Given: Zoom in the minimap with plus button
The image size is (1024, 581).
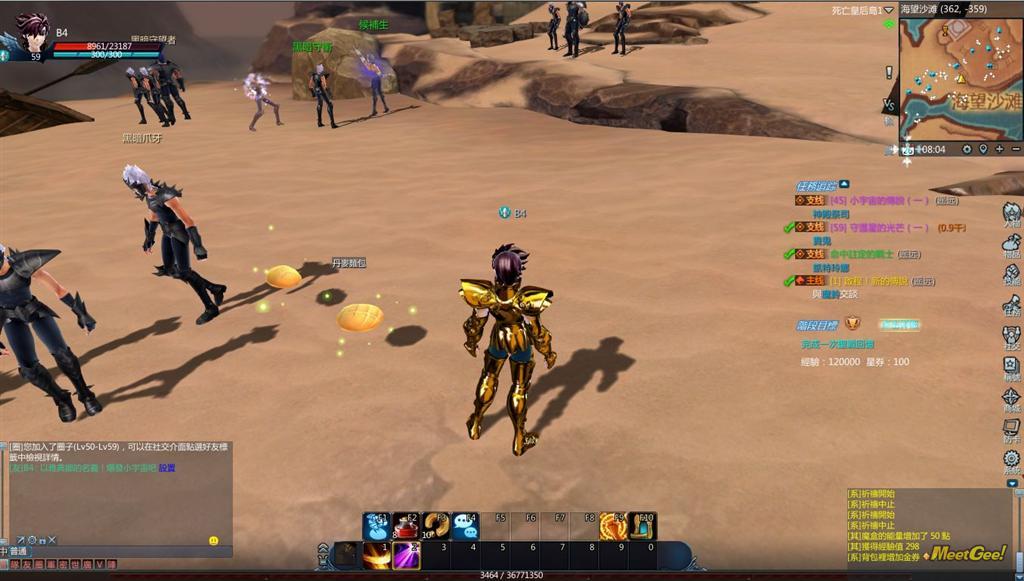Looking at the screenshot, I should tap(999, 149).
